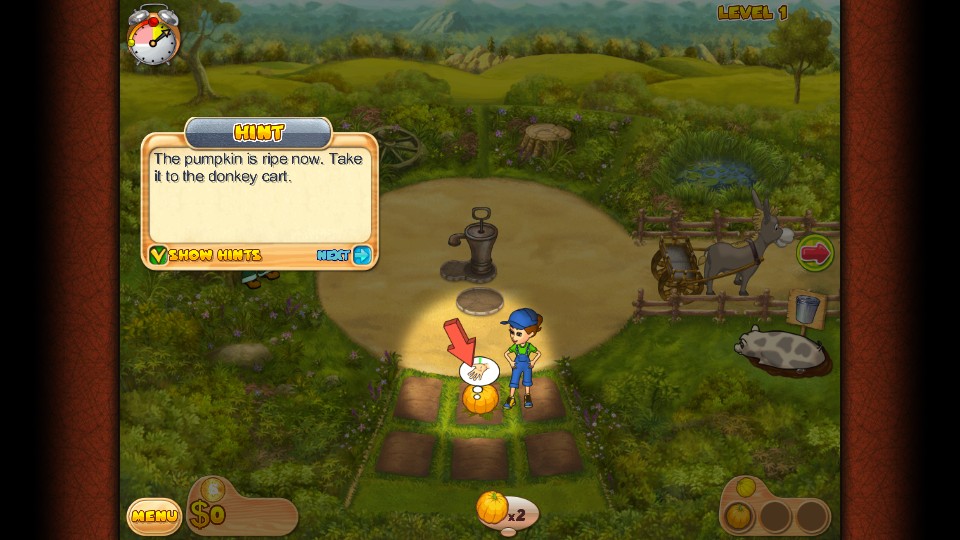The width and height of the screenshot is (960, 540).
Task: Go to the Next hint
Action: coord(344,255)
